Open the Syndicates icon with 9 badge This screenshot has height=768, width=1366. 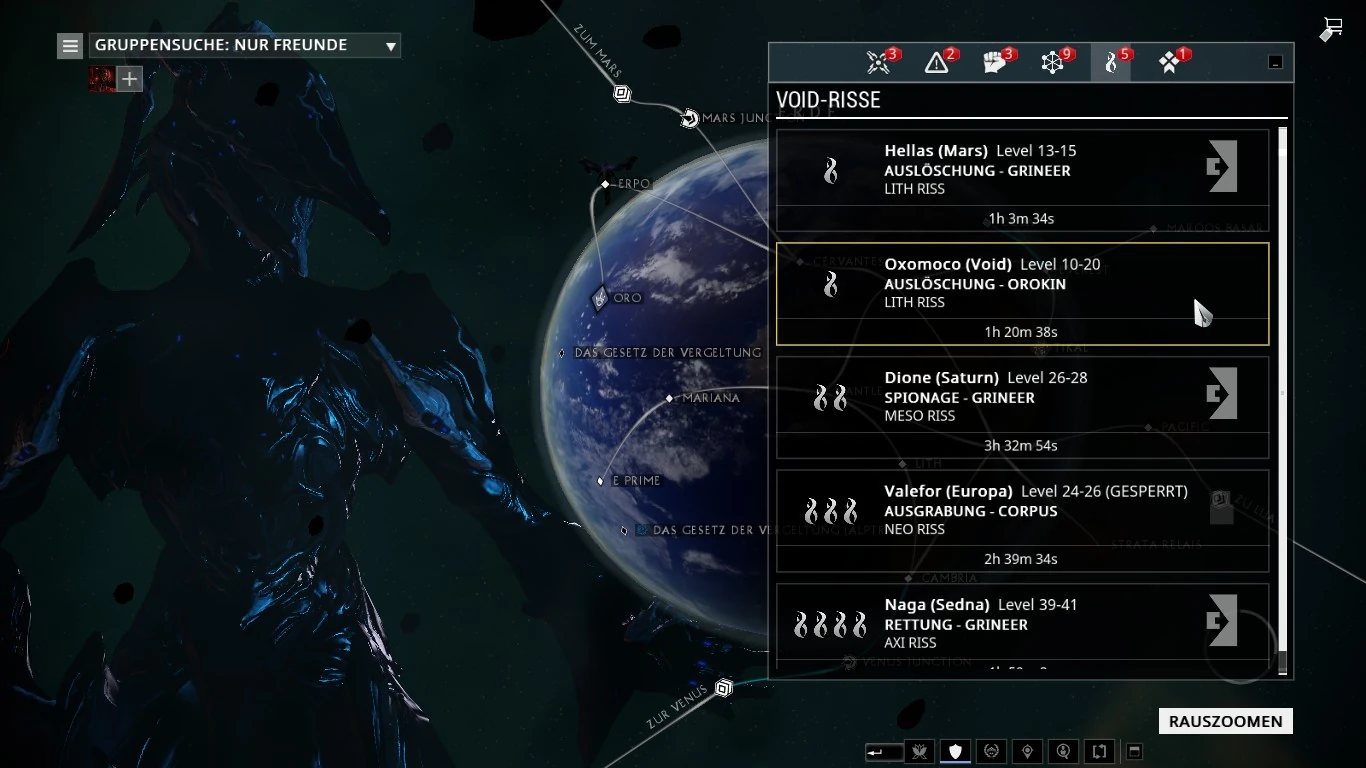(x=1051, y=61)
